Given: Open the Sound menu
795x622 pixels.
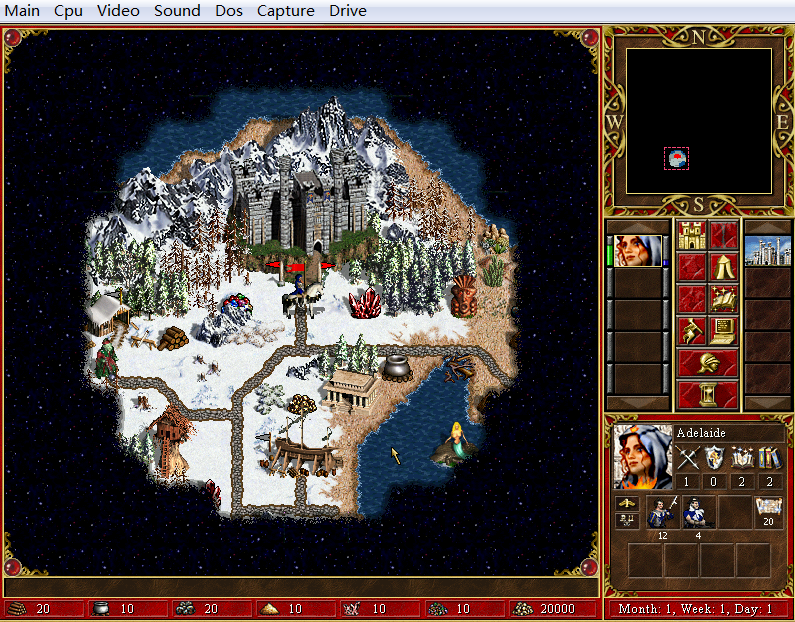Looking at the screenshot, I should coord(177,11).
